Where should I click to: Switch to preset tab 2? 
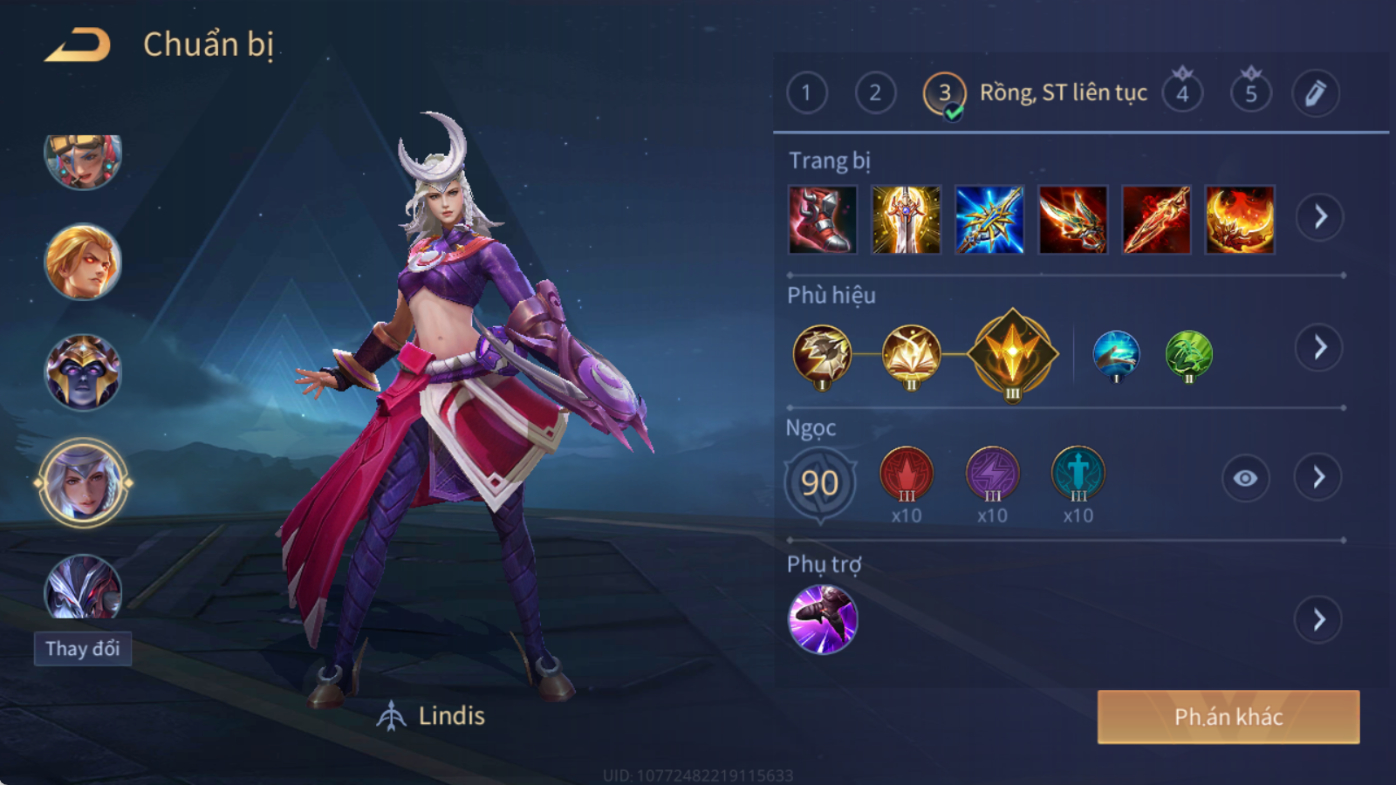pyautogui.click(x=875, y=94)
